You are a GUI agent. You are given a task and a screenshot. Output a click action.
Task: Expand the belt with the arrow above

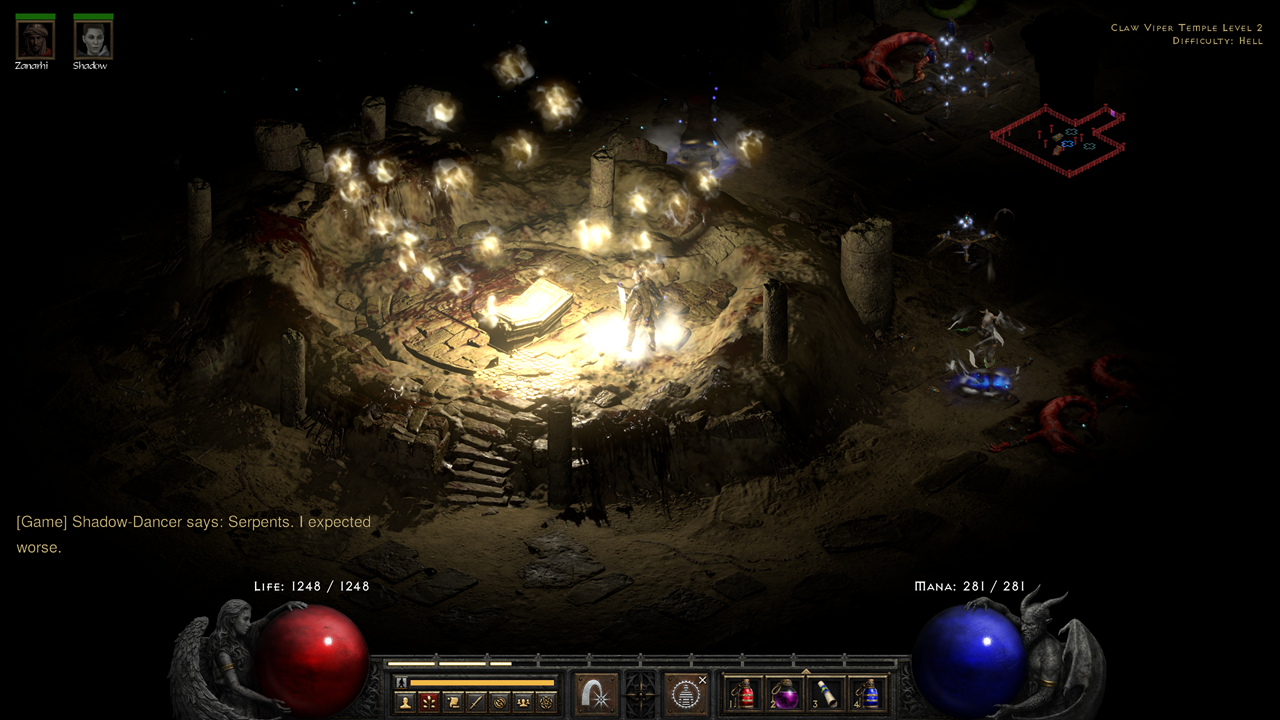click(x=806, y=671)
